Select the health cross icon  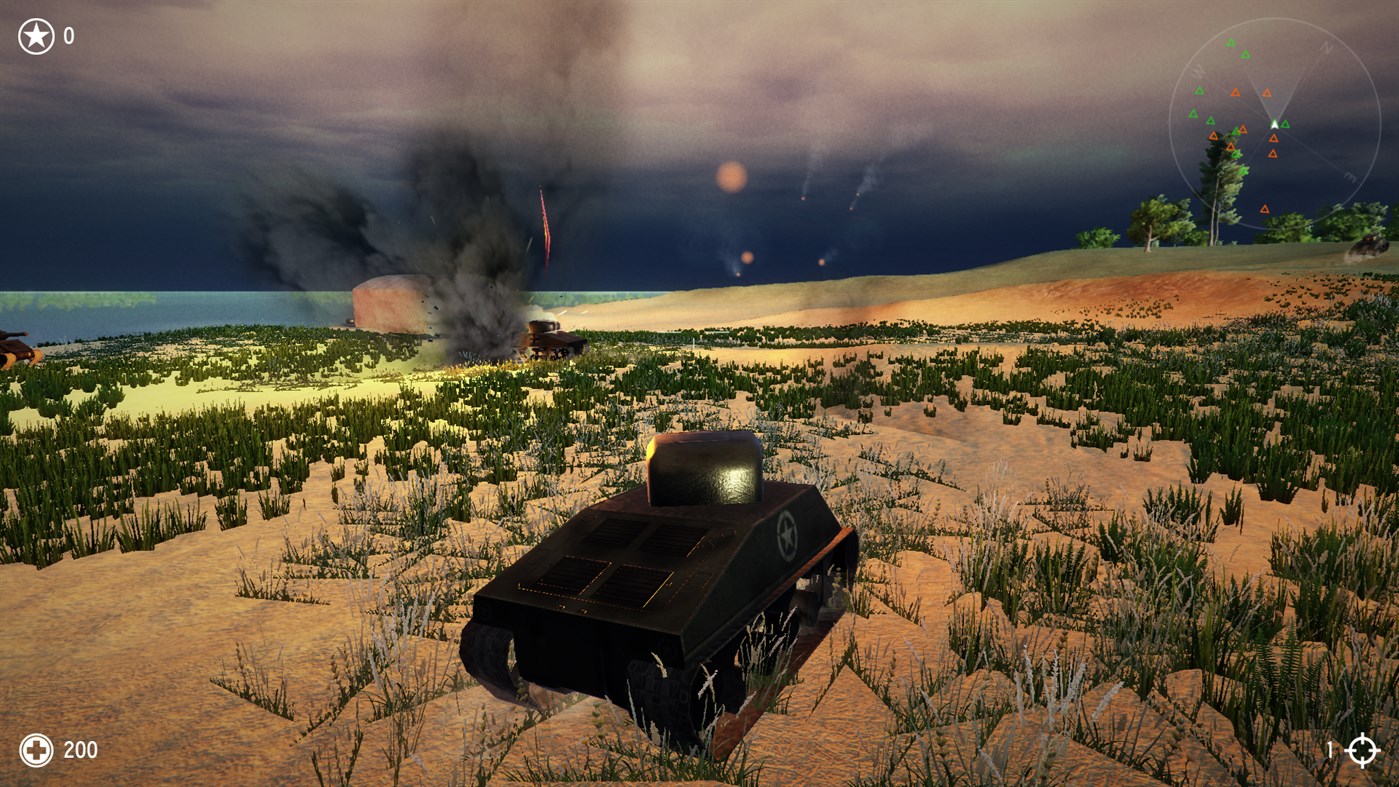(34, 748)
